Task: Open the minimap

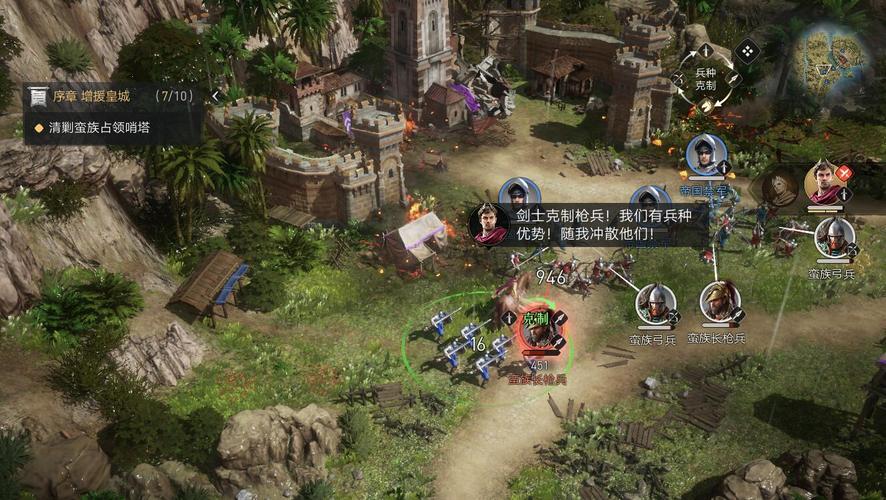Action: pos(830,55)
